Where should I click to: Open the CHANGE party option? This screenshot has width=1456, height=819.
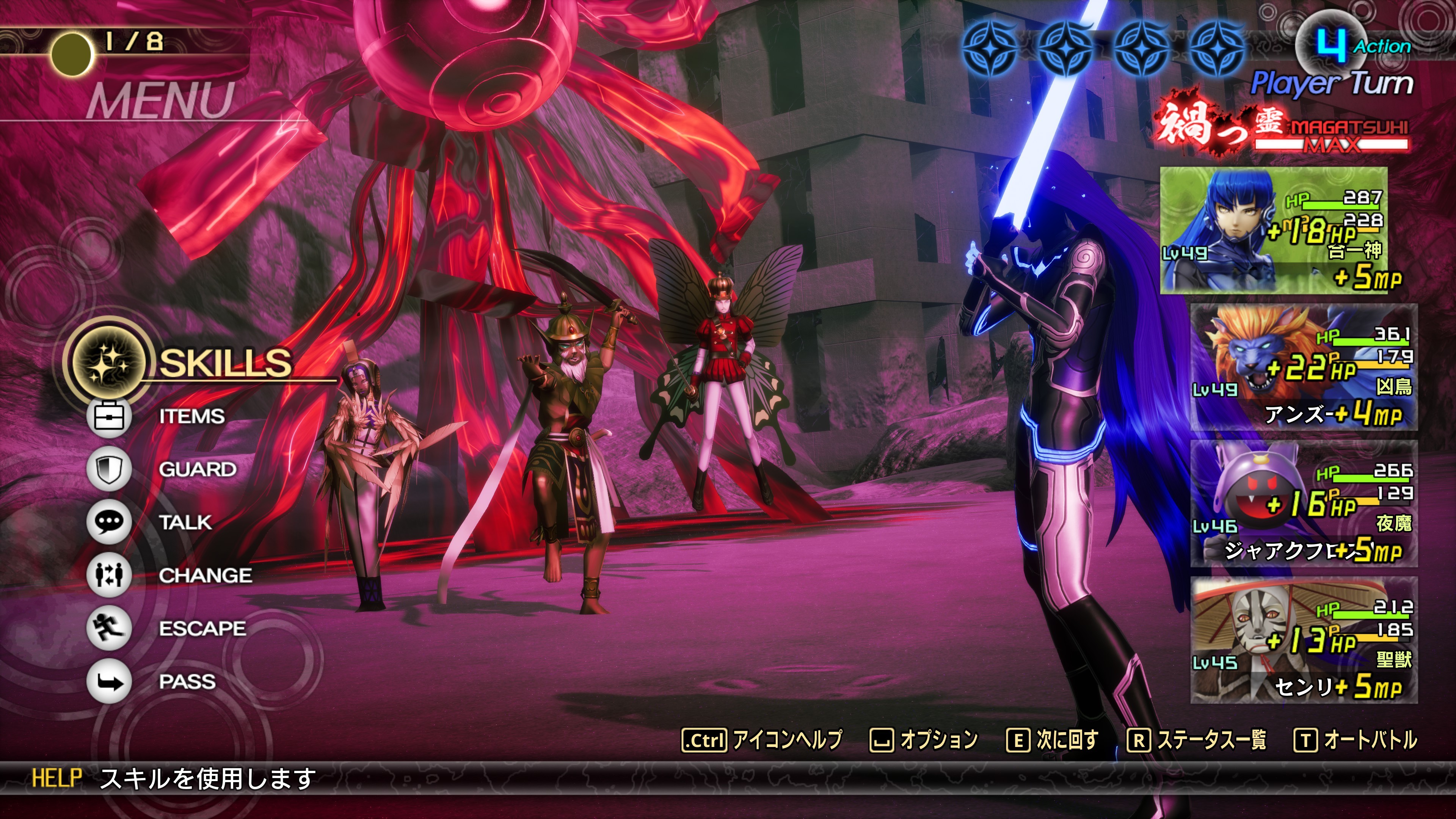click(205, 576)
